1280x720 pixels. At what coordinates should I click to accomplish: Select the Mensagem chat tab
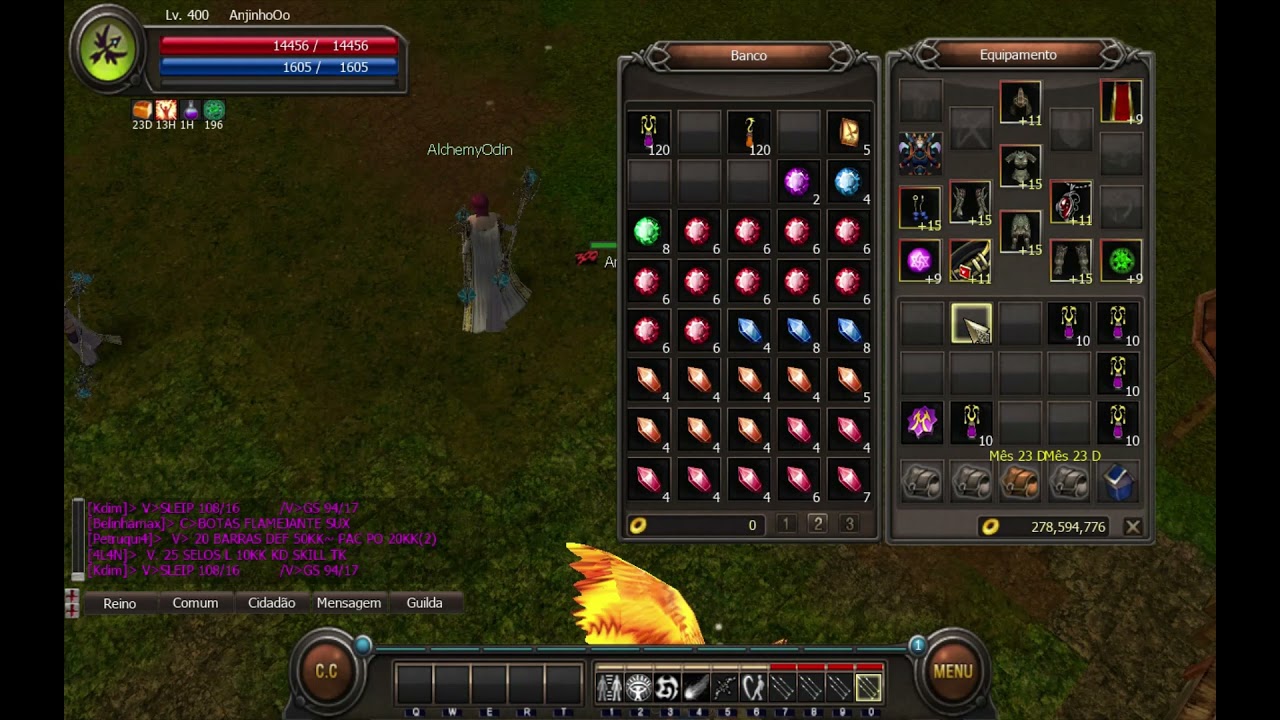point(349,603)
